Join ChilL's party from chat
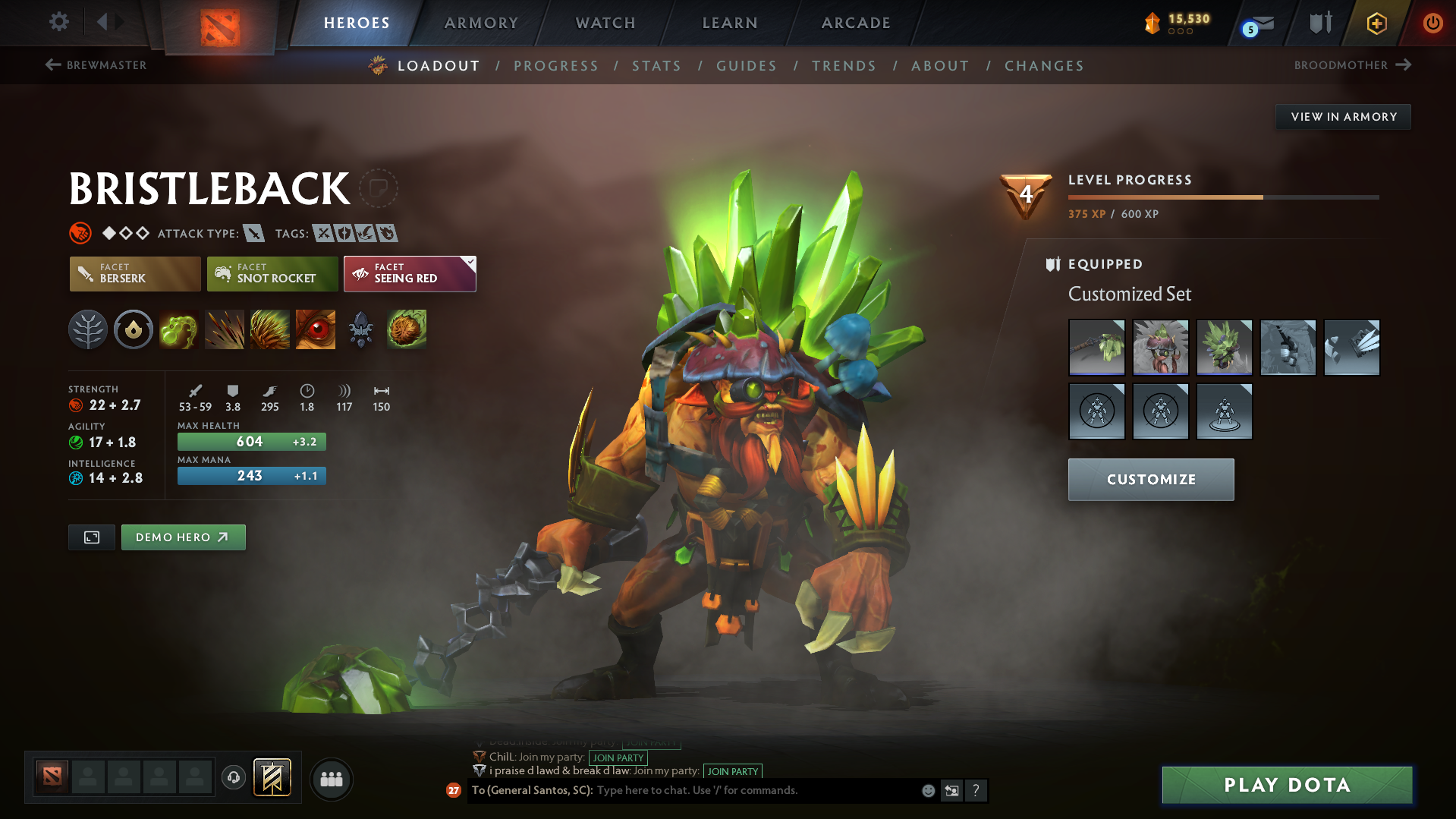1456x819 pixels. pyautogui.click(x=618, y=758)
